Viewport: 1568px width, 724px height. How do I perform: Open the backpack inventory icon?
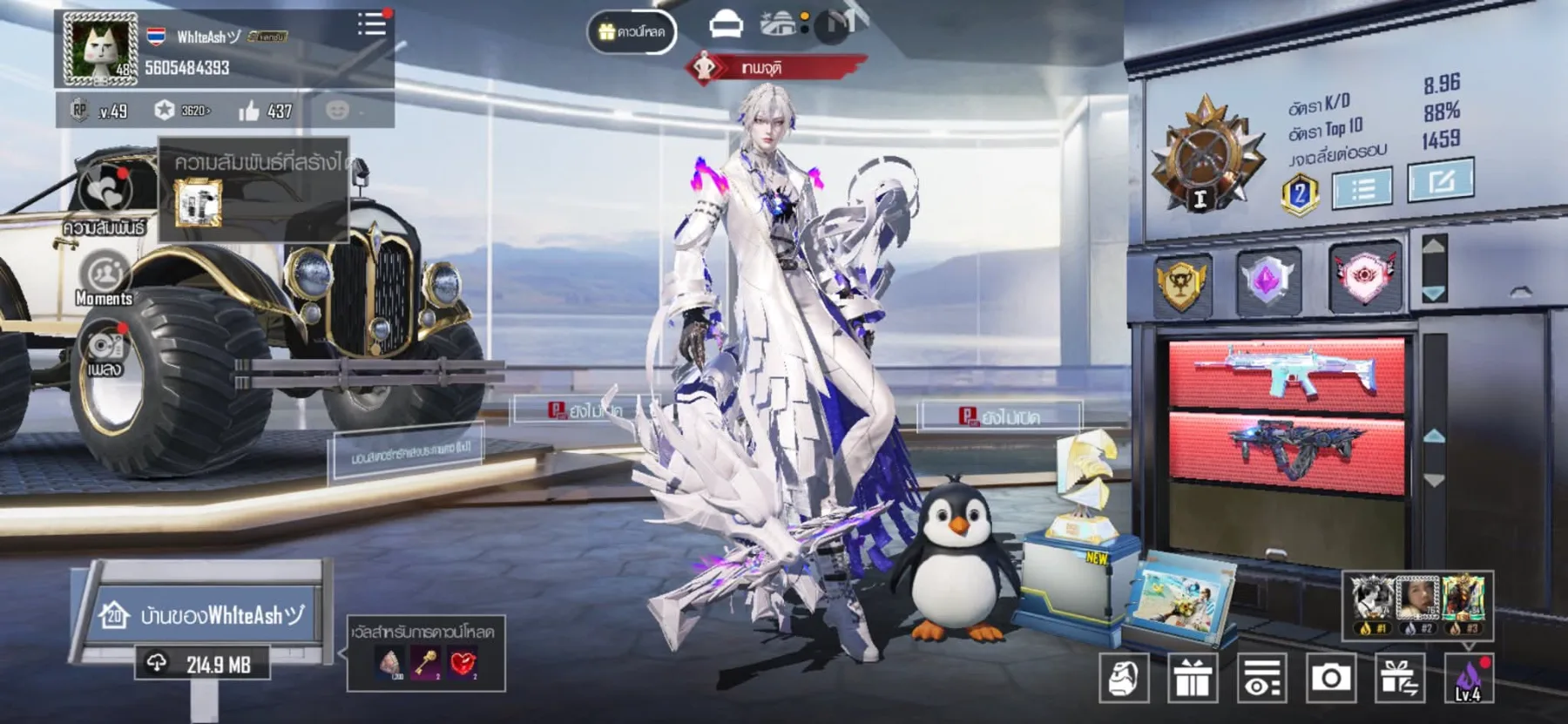1123,677
